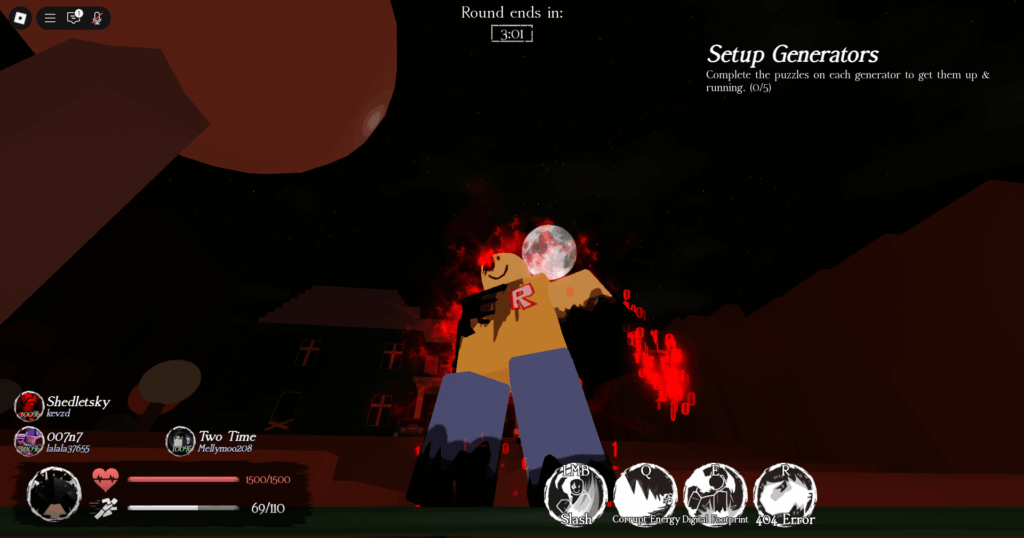
Task: Select the Shedletsky survivor portrait
Action: click(29, 406)
